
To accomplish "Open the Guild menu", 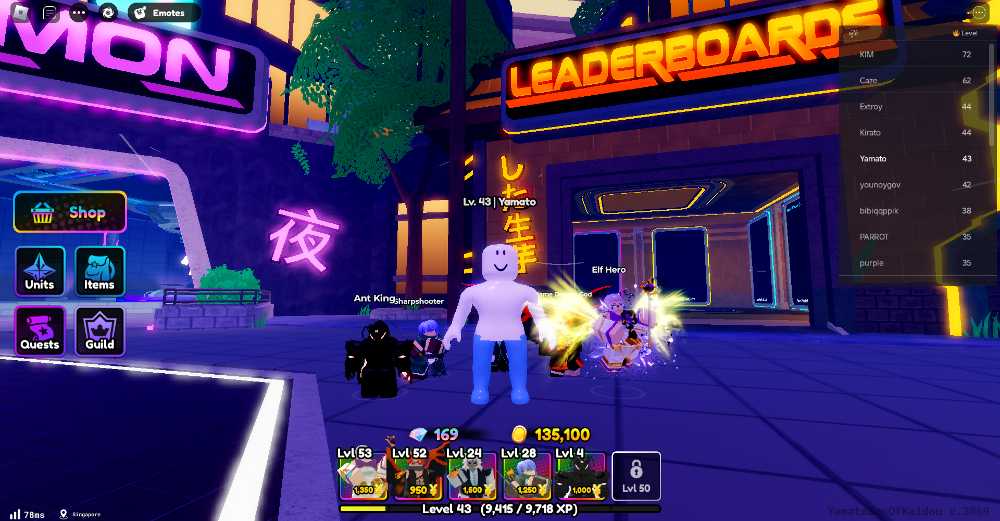I will coord(100,331).
